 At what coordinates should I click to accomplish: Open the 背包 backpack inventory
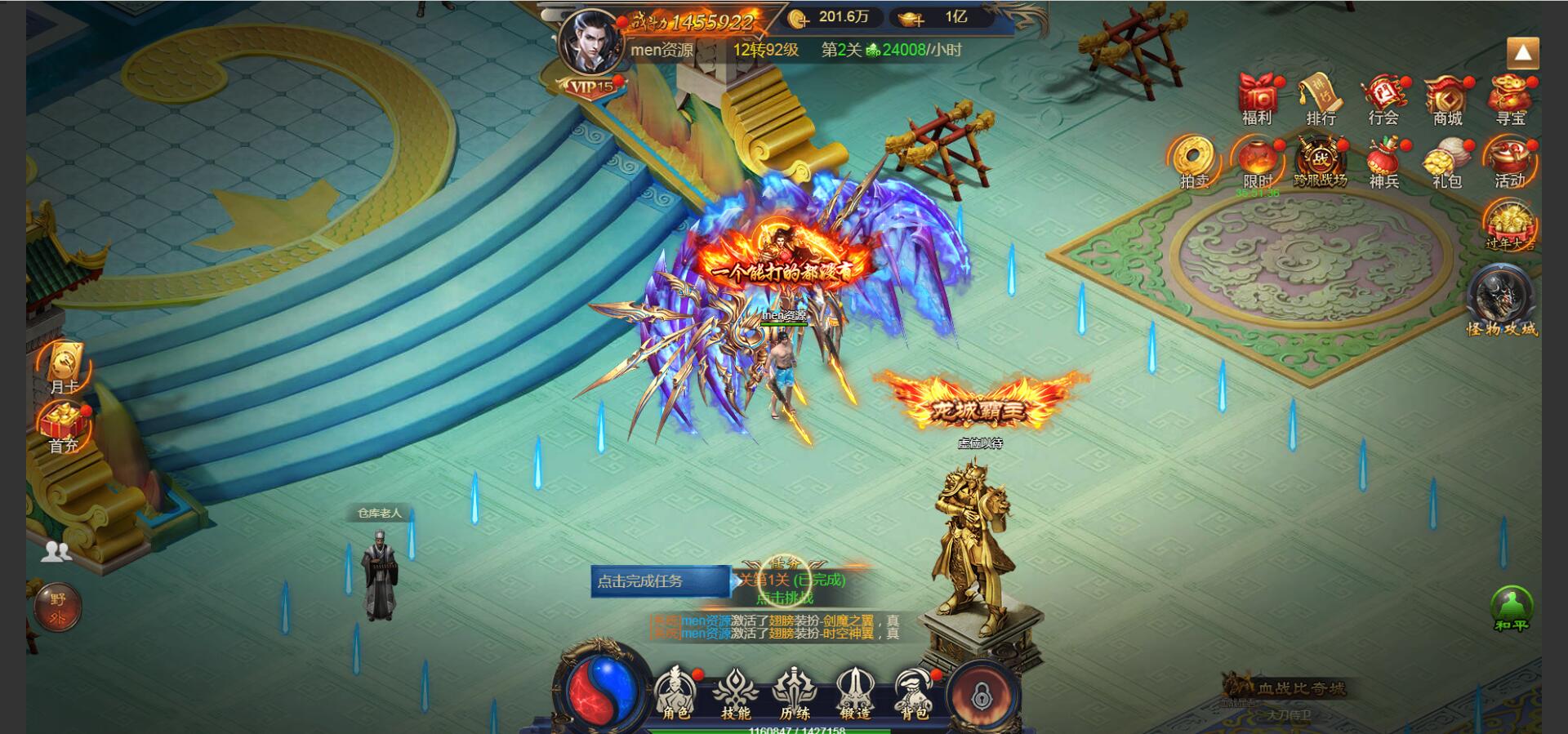(914, 694)
